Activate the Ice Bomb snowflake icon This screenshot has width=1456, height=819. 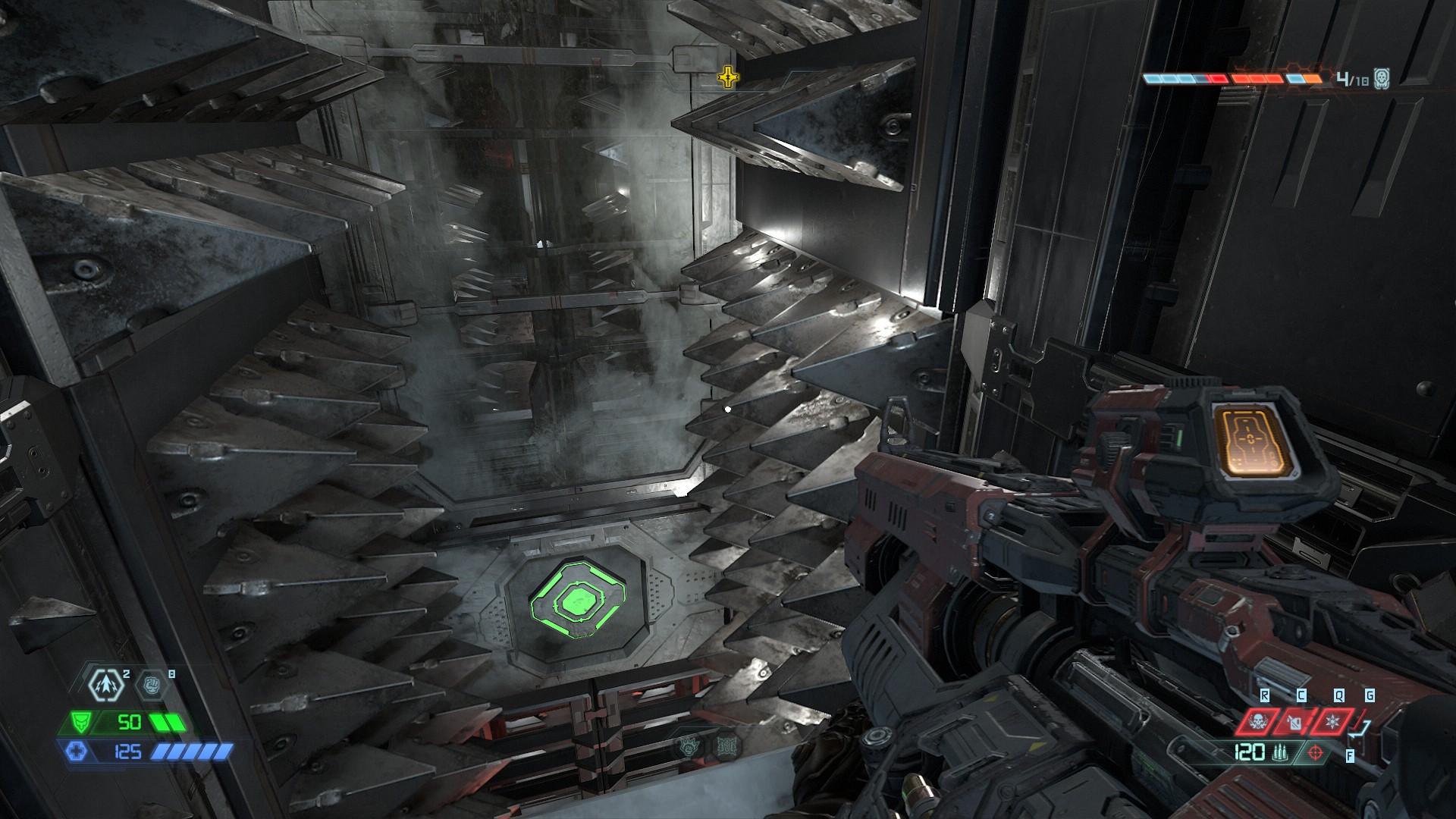pyautogui.click(x=1332, y=721)
